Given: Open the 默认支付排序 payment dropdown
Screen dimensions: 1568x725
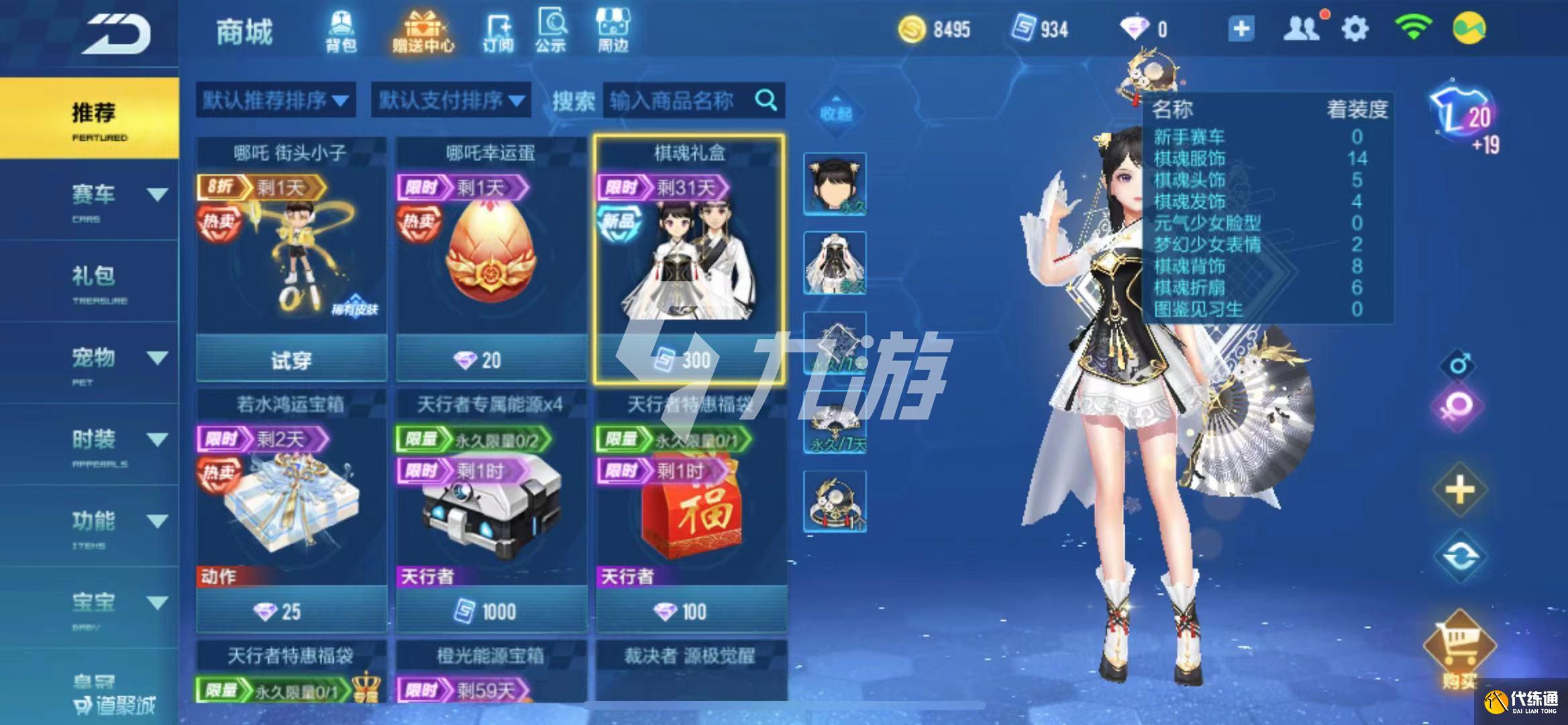Looking at the screenshot, I should point(451,101).
